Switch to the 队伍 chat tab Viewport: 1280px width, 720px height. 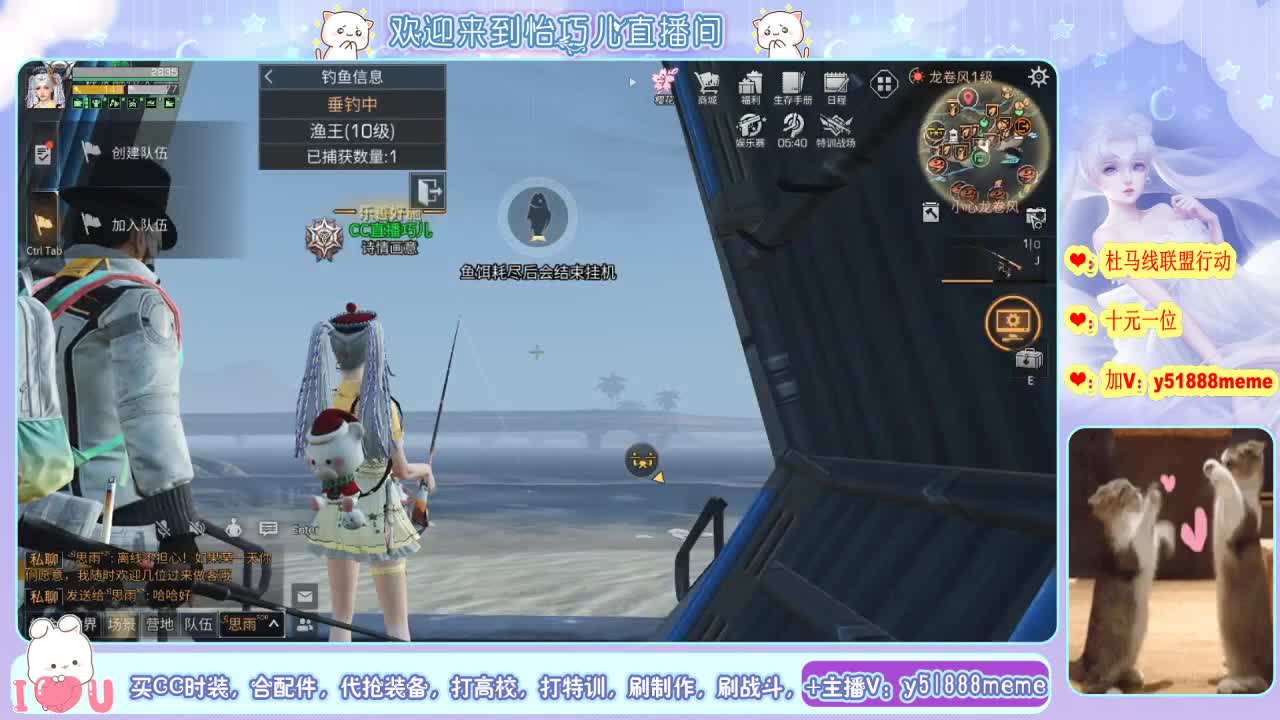pos(198,624)
